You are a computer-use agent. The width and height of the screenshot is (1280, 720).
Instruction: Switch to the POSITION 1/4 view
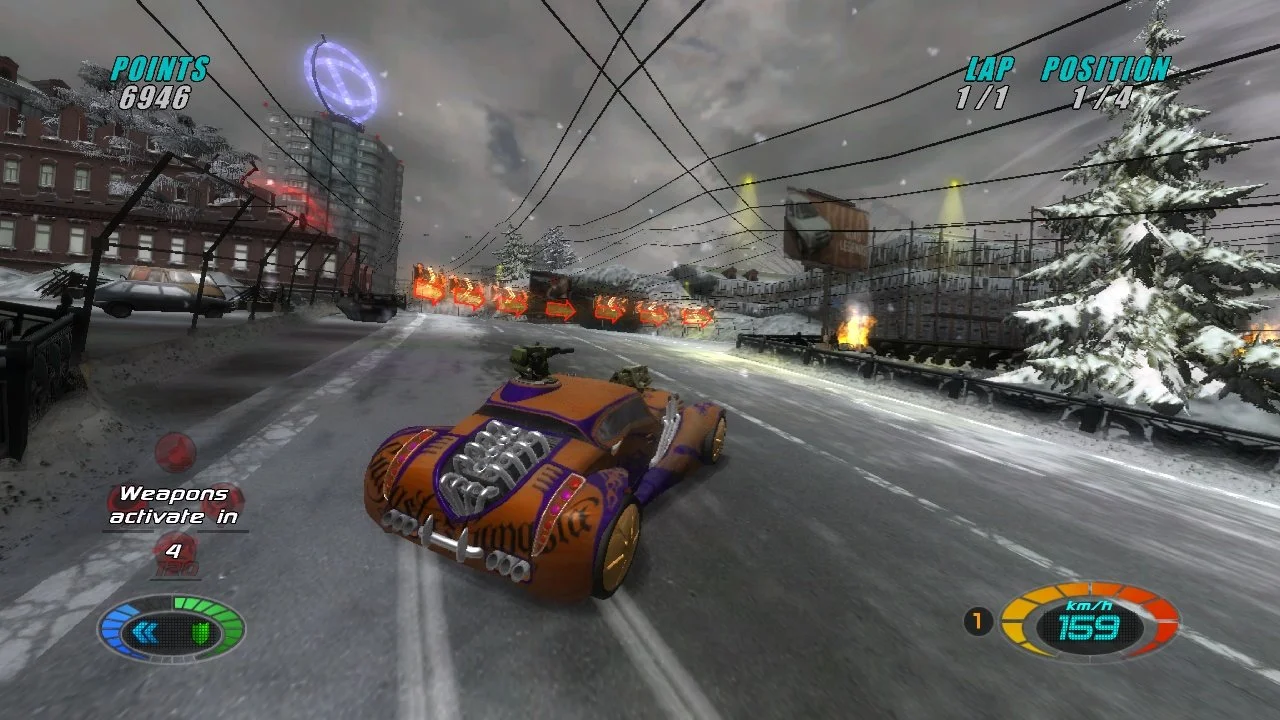coord(1100,98)
